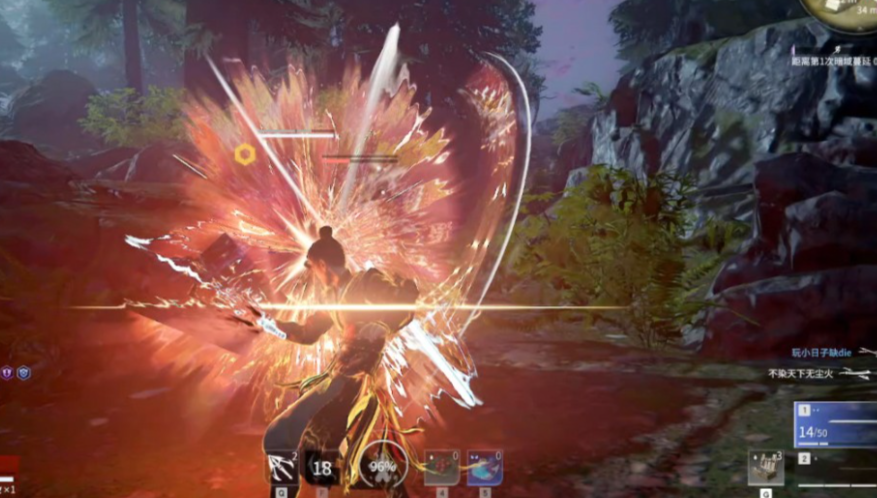The width and height of the screenshot is (877, 498).
Task: Select the armor repair kit item
Action: [765, 468]
